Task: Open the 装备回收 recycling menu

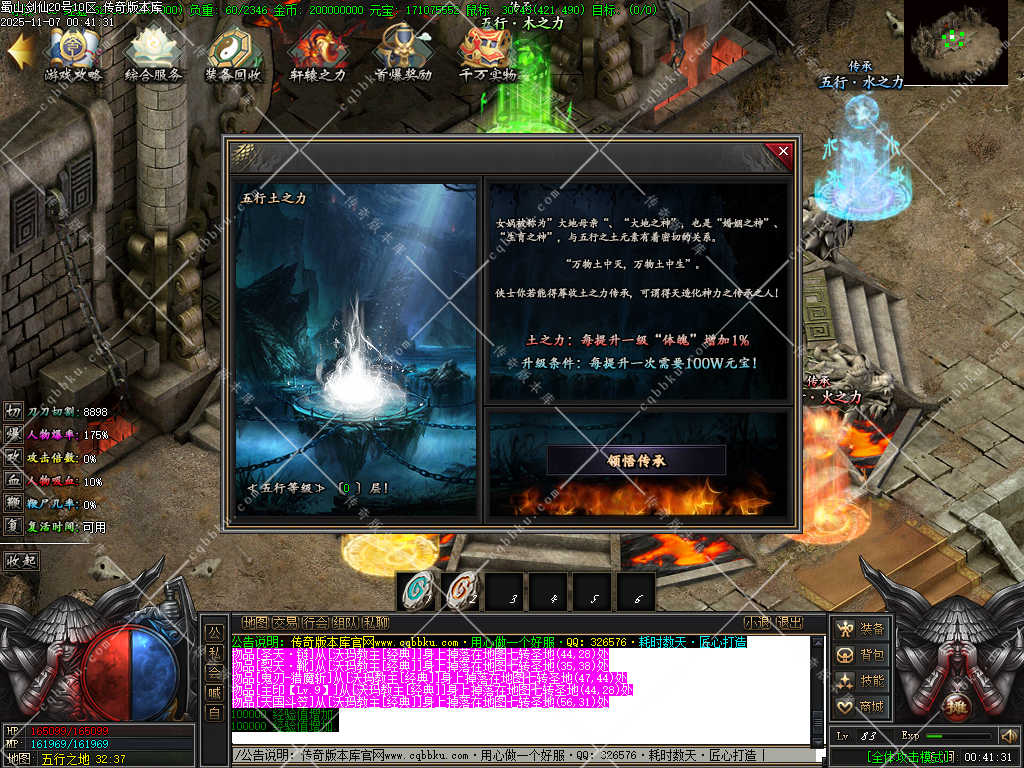Action: (x=234, y=55)
